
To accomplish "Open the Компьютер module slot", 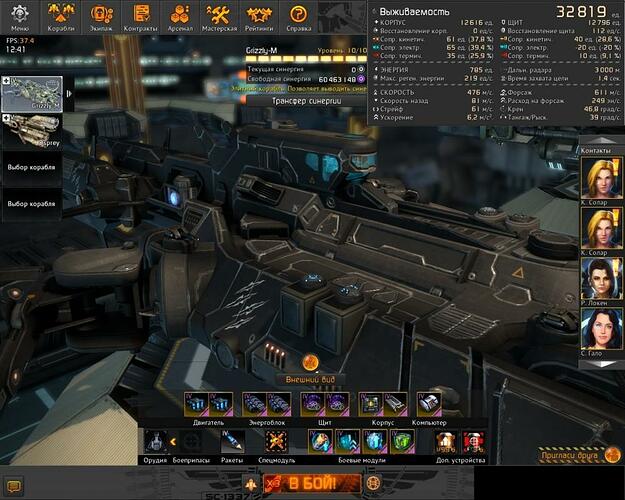I will point(428,403).
